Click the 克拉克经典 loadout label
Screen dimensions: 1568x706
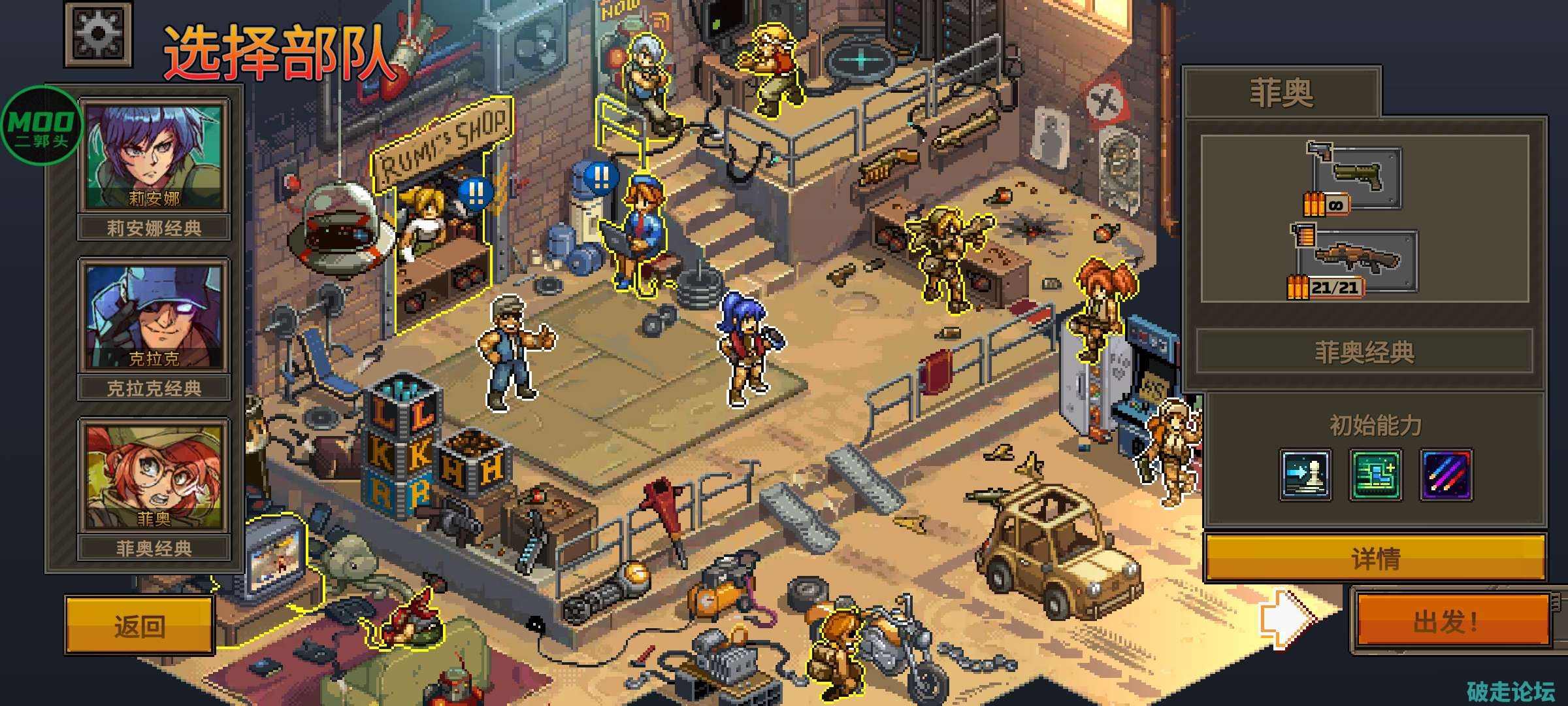pos(154,388)
